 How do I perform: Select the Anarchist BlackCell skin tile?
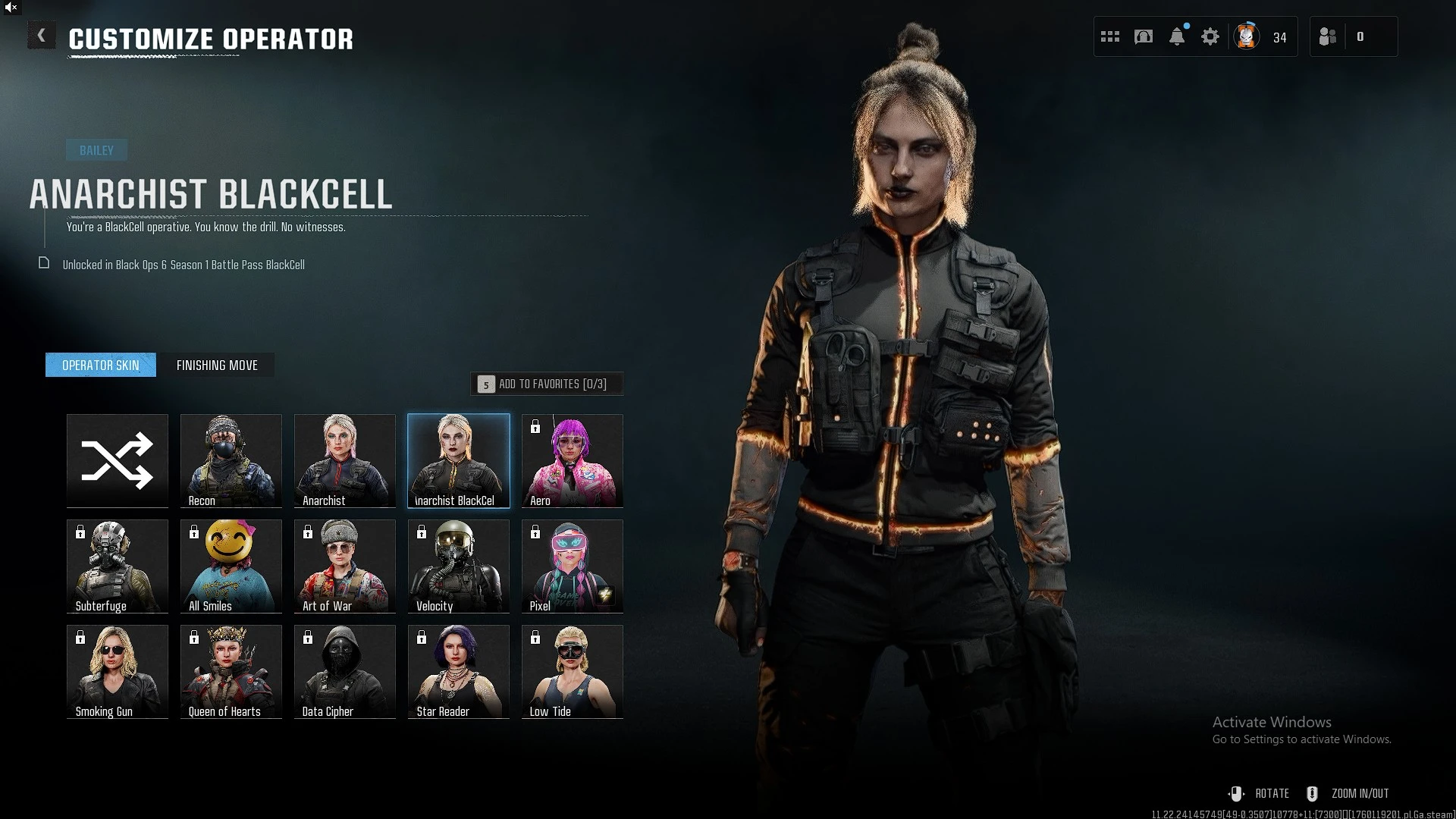coord(459,460)
